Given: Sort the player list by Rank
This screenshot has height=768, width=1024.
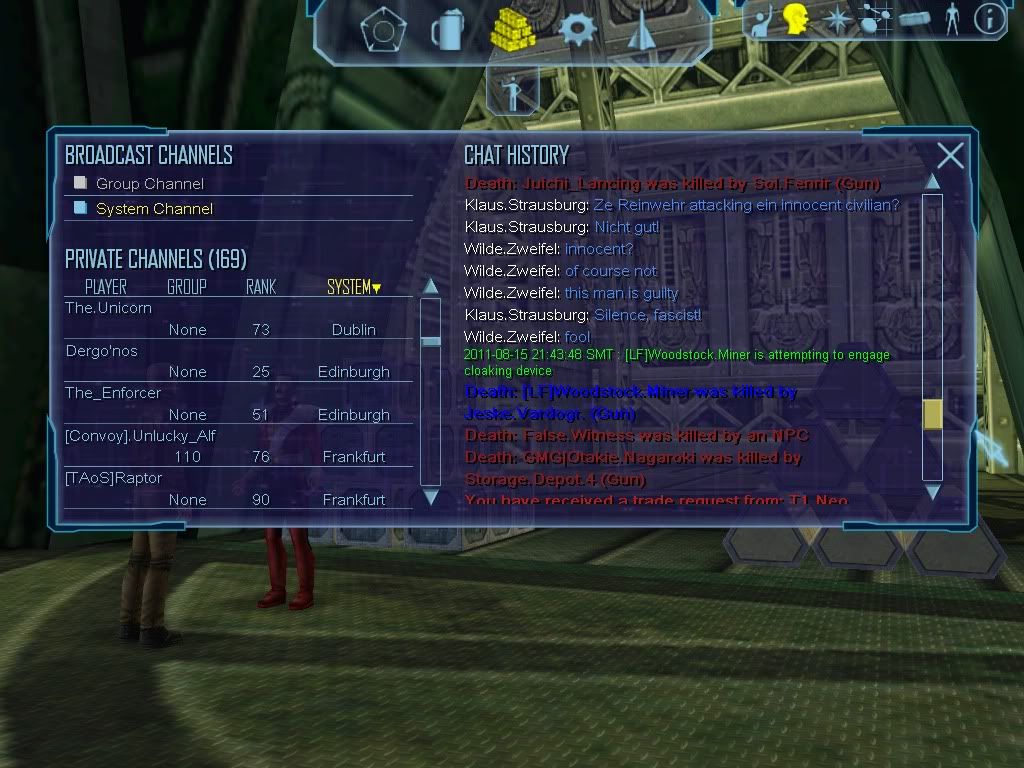Looking at the screenshot, I should [x=260, y=287].
